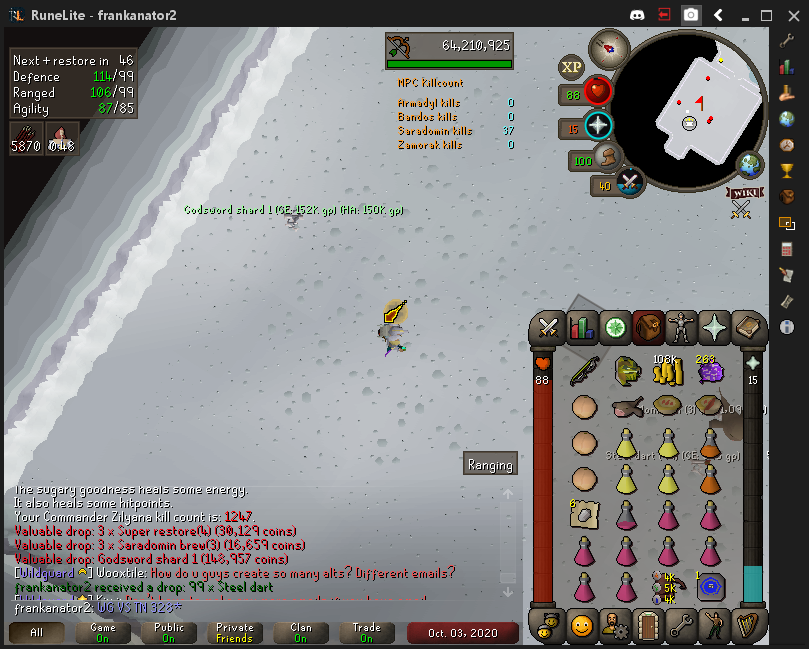The image size is (809, 649).
Task: Click the blue teleport tablet in inventory
Action: pyautogui.click(x=710, y=587)
